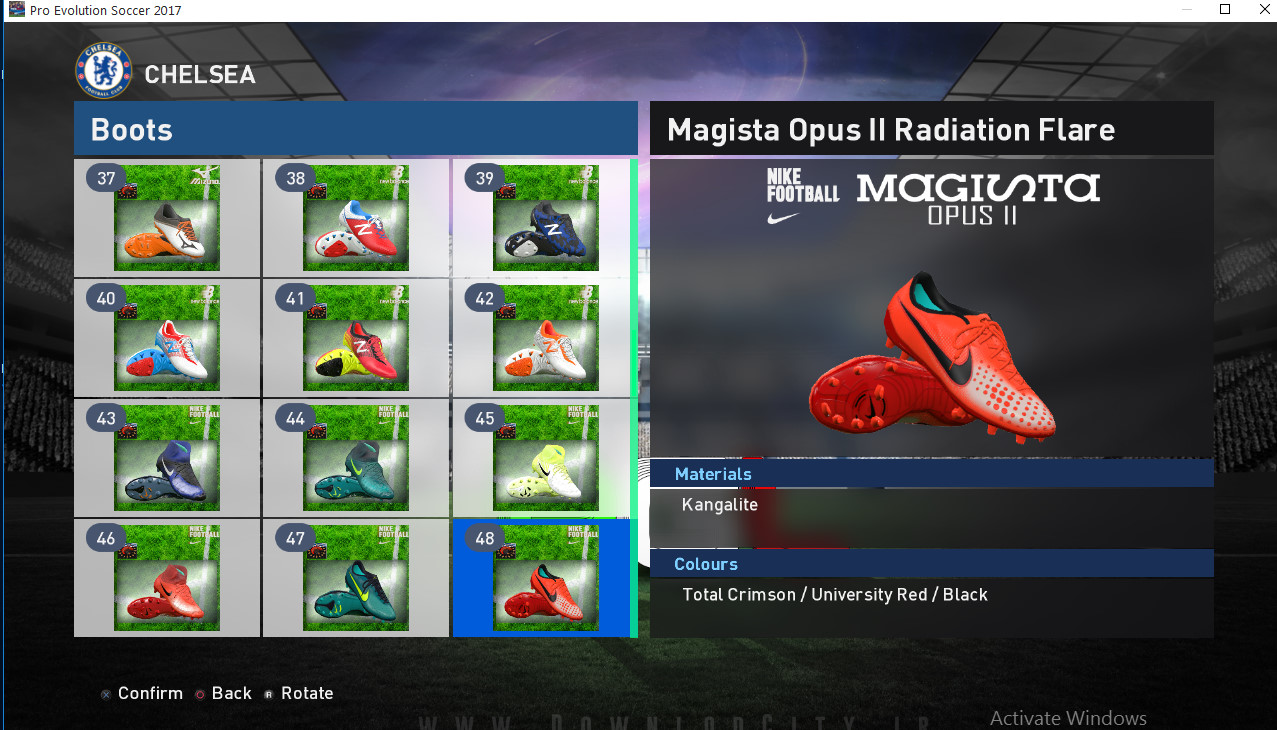This screenshot has height=730, width=1277.
Task: Select boot number 37 Mizuno tile
Action: coord(166,218)
